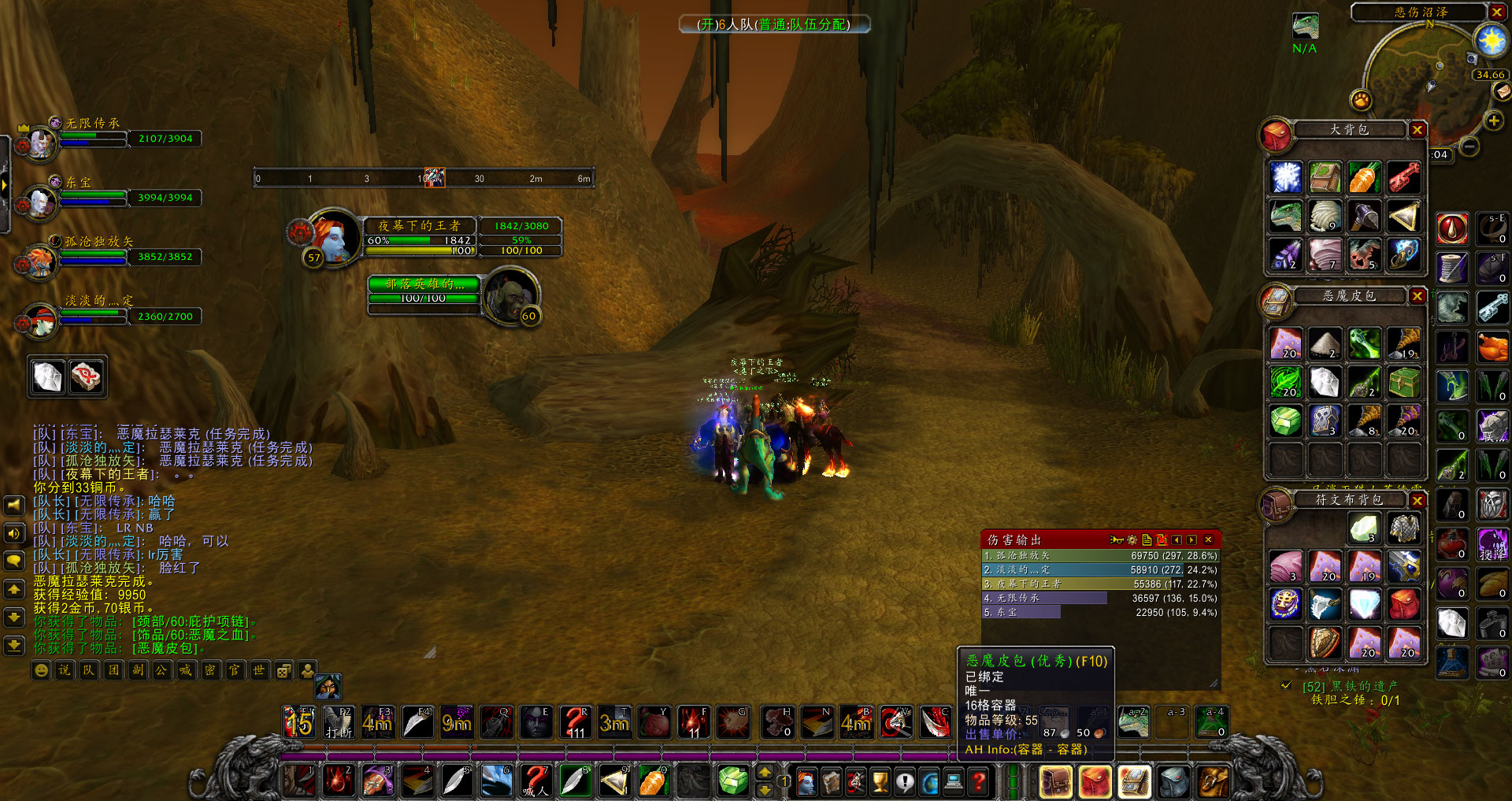
Task: Use the carrot on the bottom action bar
Action: 653,781
